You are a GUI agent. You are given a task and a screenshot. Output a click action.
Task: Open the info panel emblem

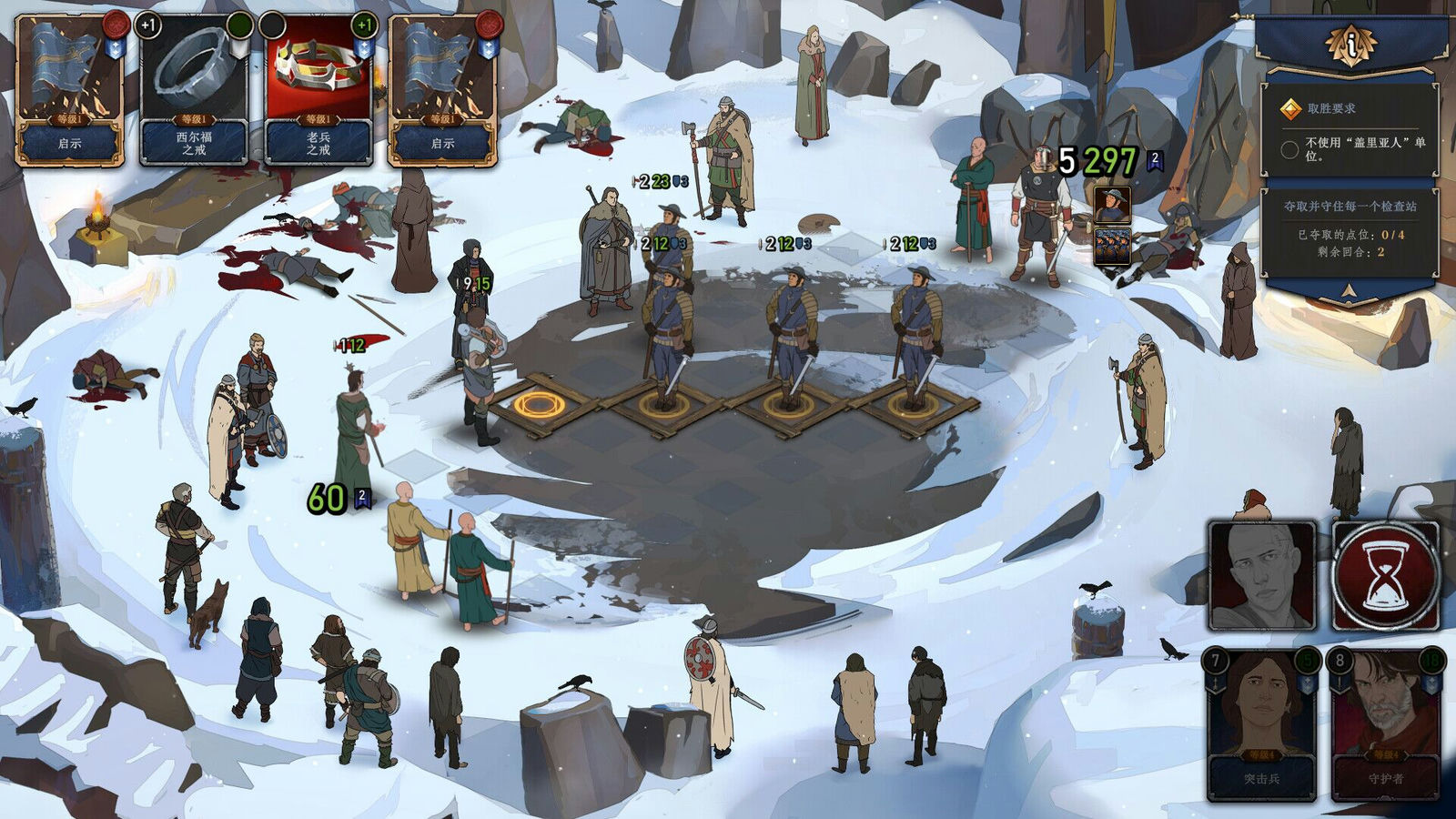(1351, 43)
